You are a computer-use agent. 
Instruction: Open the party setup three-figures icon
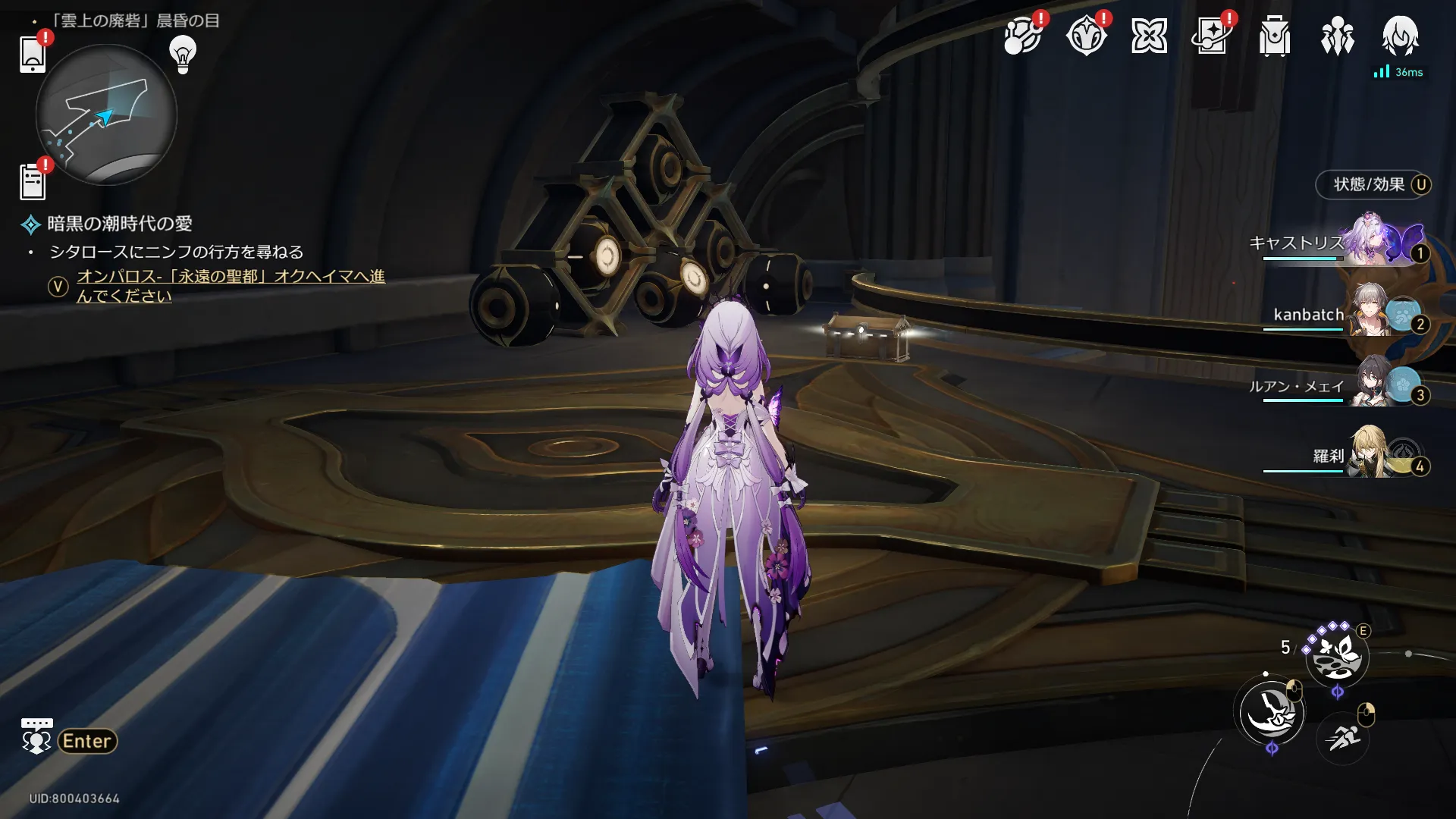click(1337, 36)
